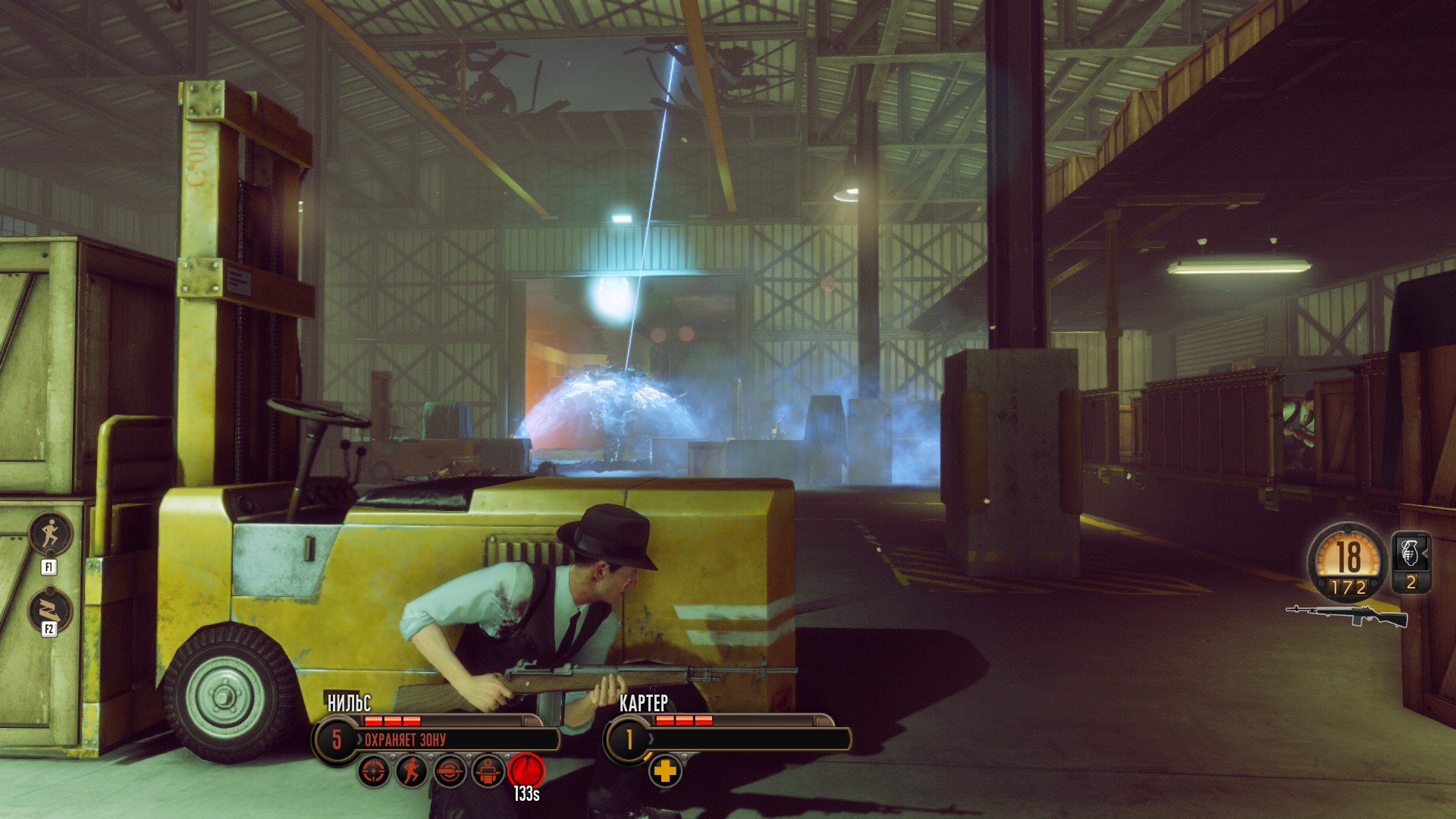Click Nils's red cooldown ability icon
Image resolution: width=1456 pixels, height=819 pixels.
coord(526,771)
